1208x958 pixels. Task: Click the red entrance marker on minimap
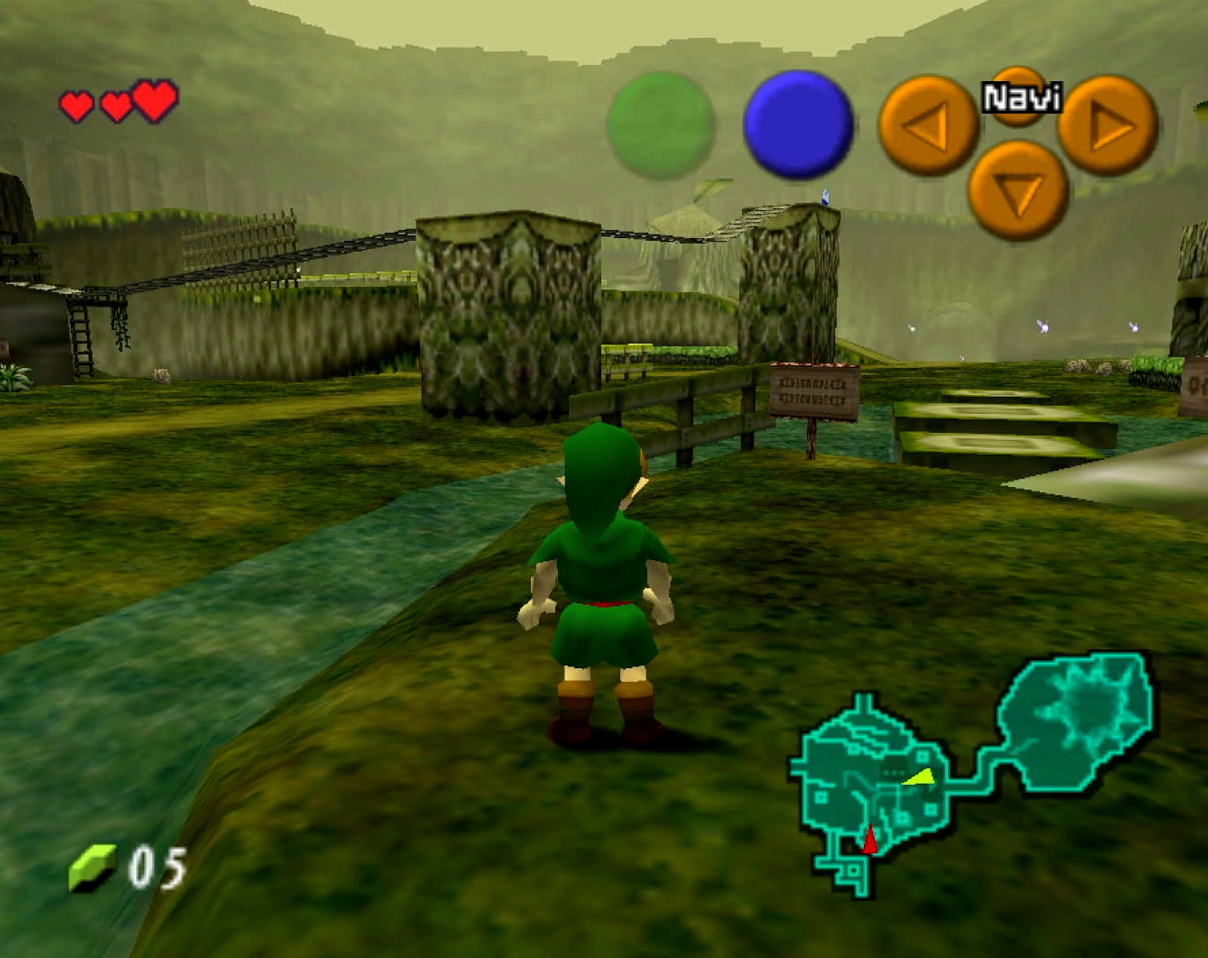(x=870, y=839)
